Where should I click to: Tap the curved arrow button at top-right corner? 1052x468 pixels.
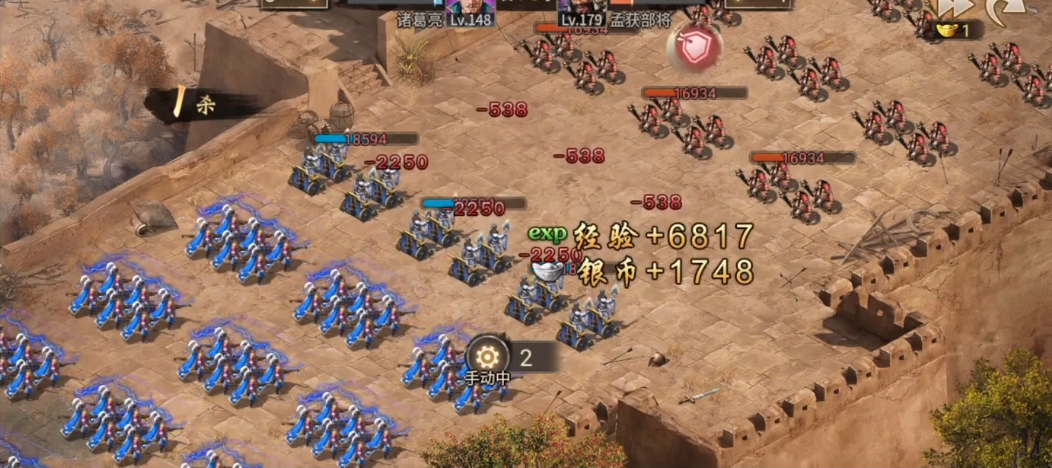tap(1003, 10)
